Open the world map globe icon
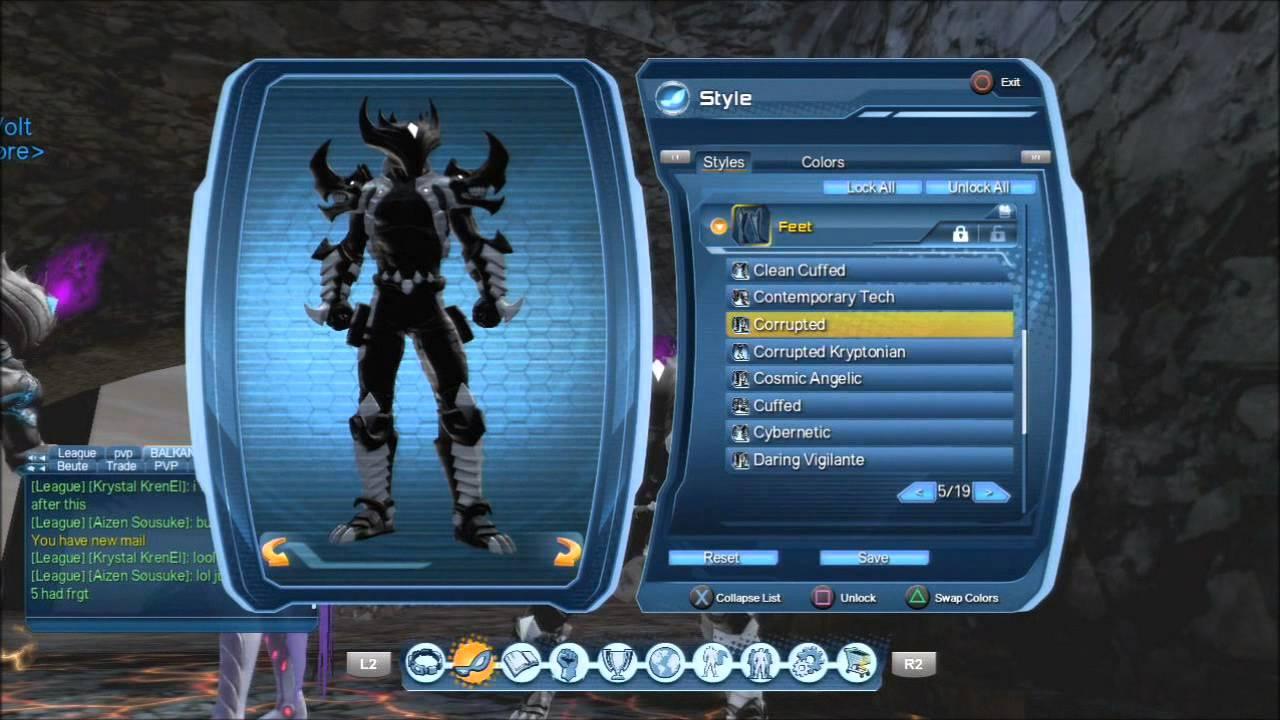This screenshot has width=1280, height=720. [664, 663]
